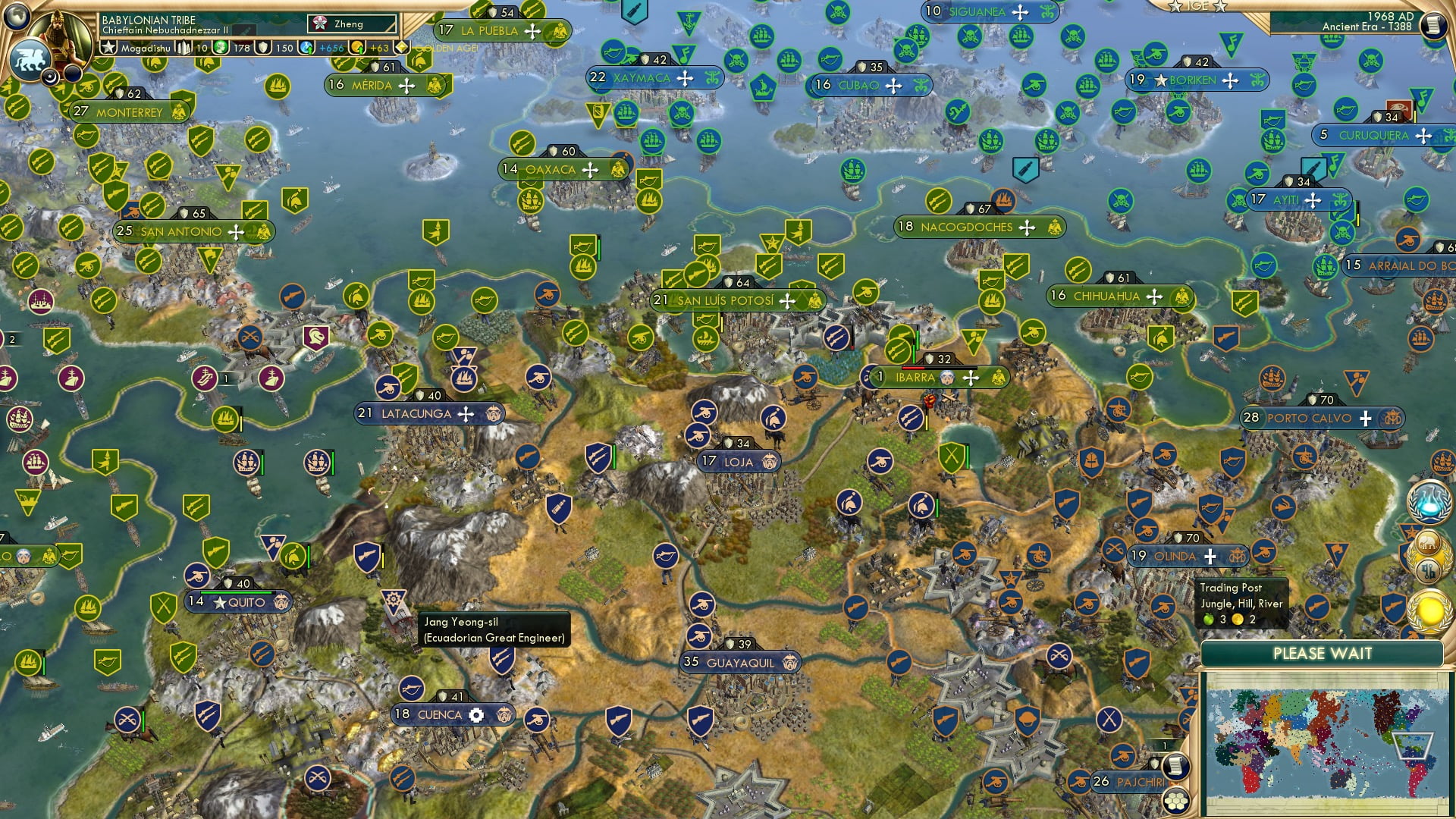The height and width of the screenshot is (819, 1456).
Task: Click the science beaker showing +656
Action: click(306, 47)
